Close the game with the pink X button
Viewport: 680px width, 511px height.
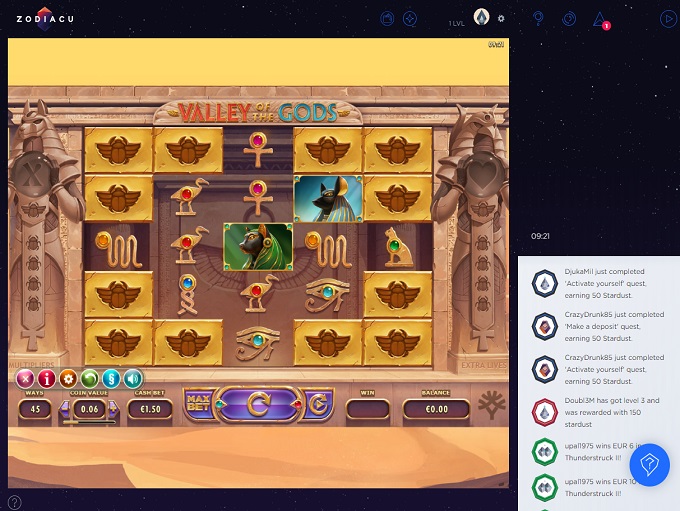(x=25, y=378)
